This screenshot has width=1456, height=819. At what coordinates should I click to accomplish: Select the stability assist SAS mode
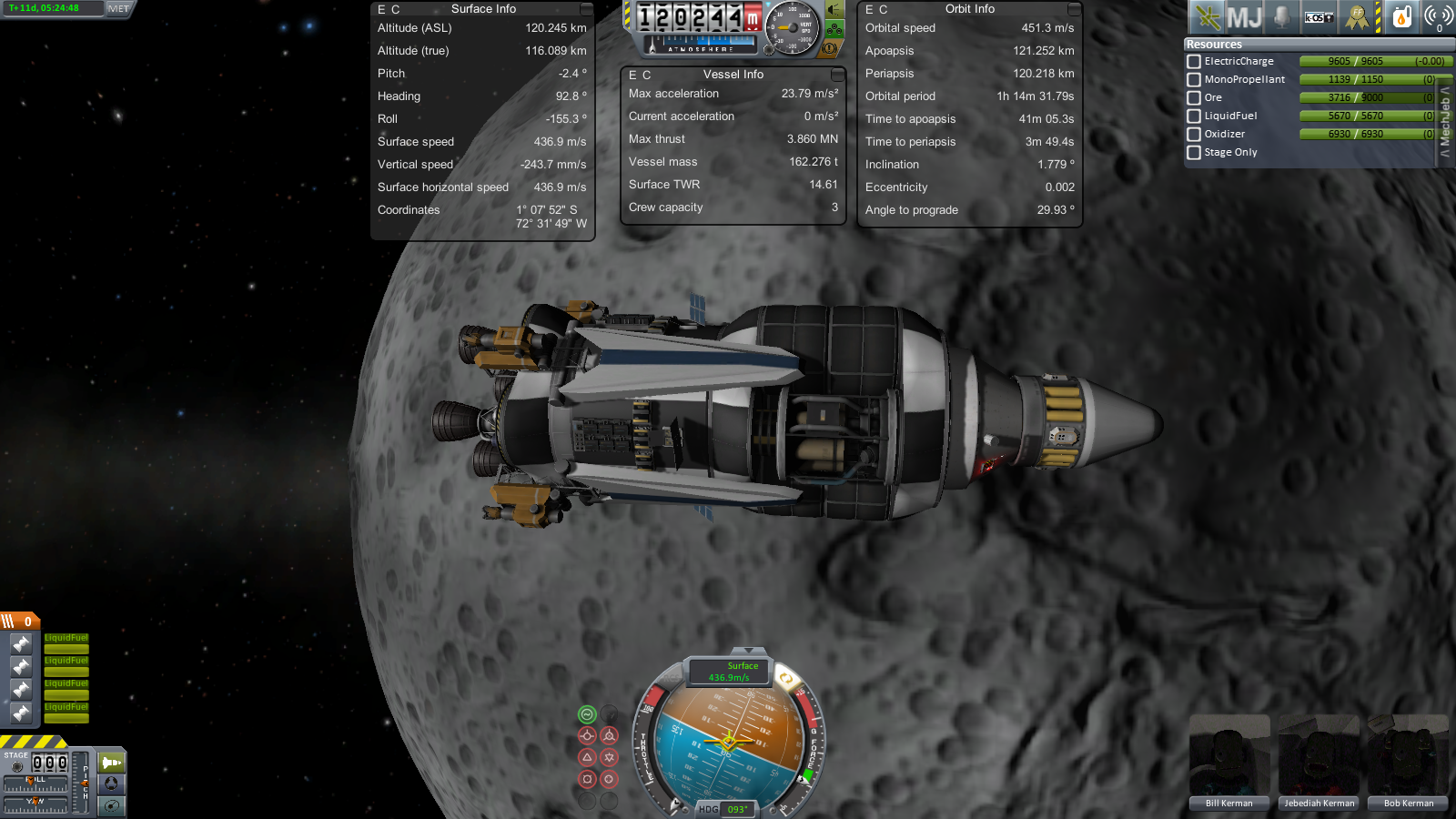587,715
